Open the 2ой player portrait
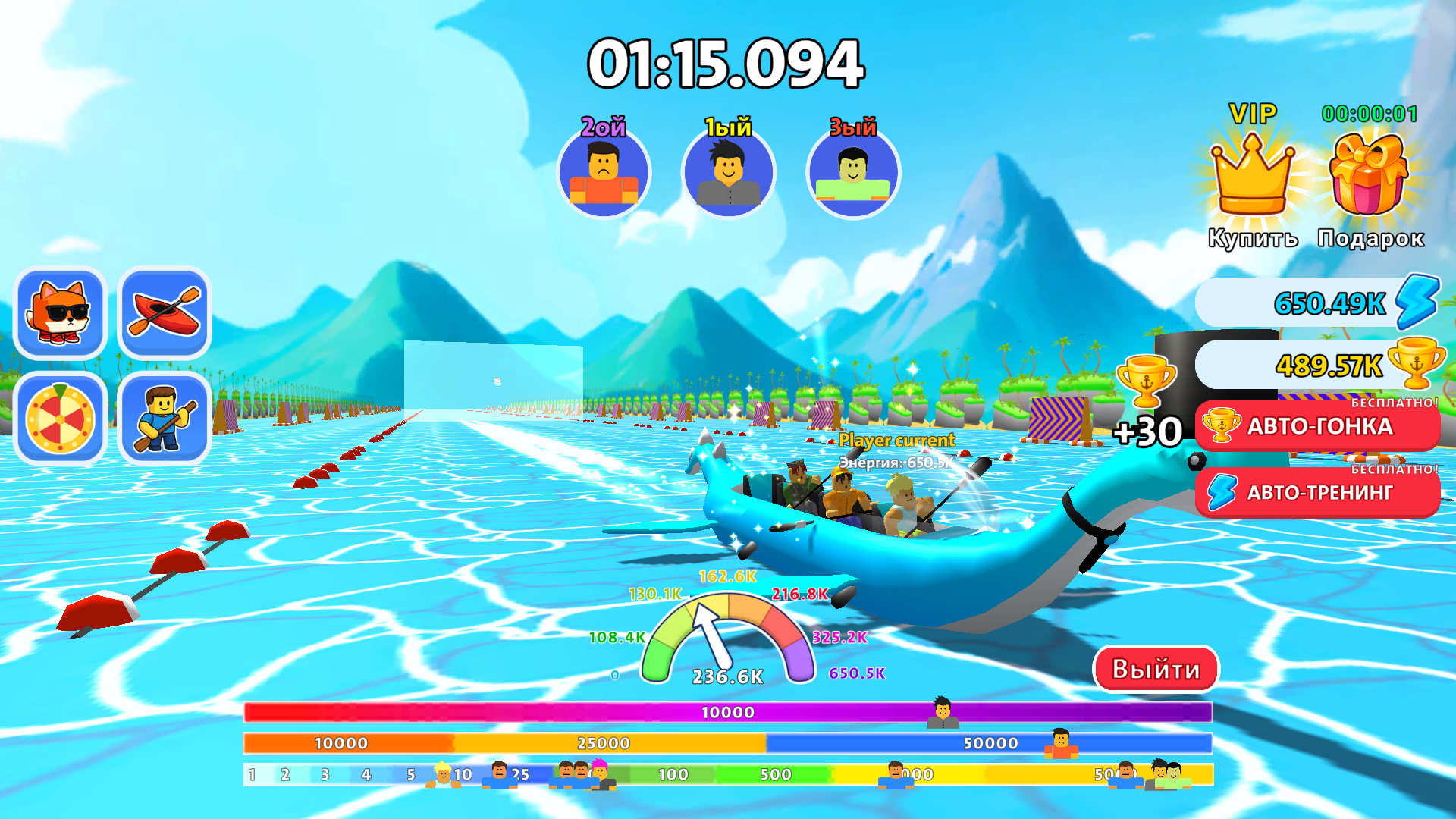 pos(604,173)
